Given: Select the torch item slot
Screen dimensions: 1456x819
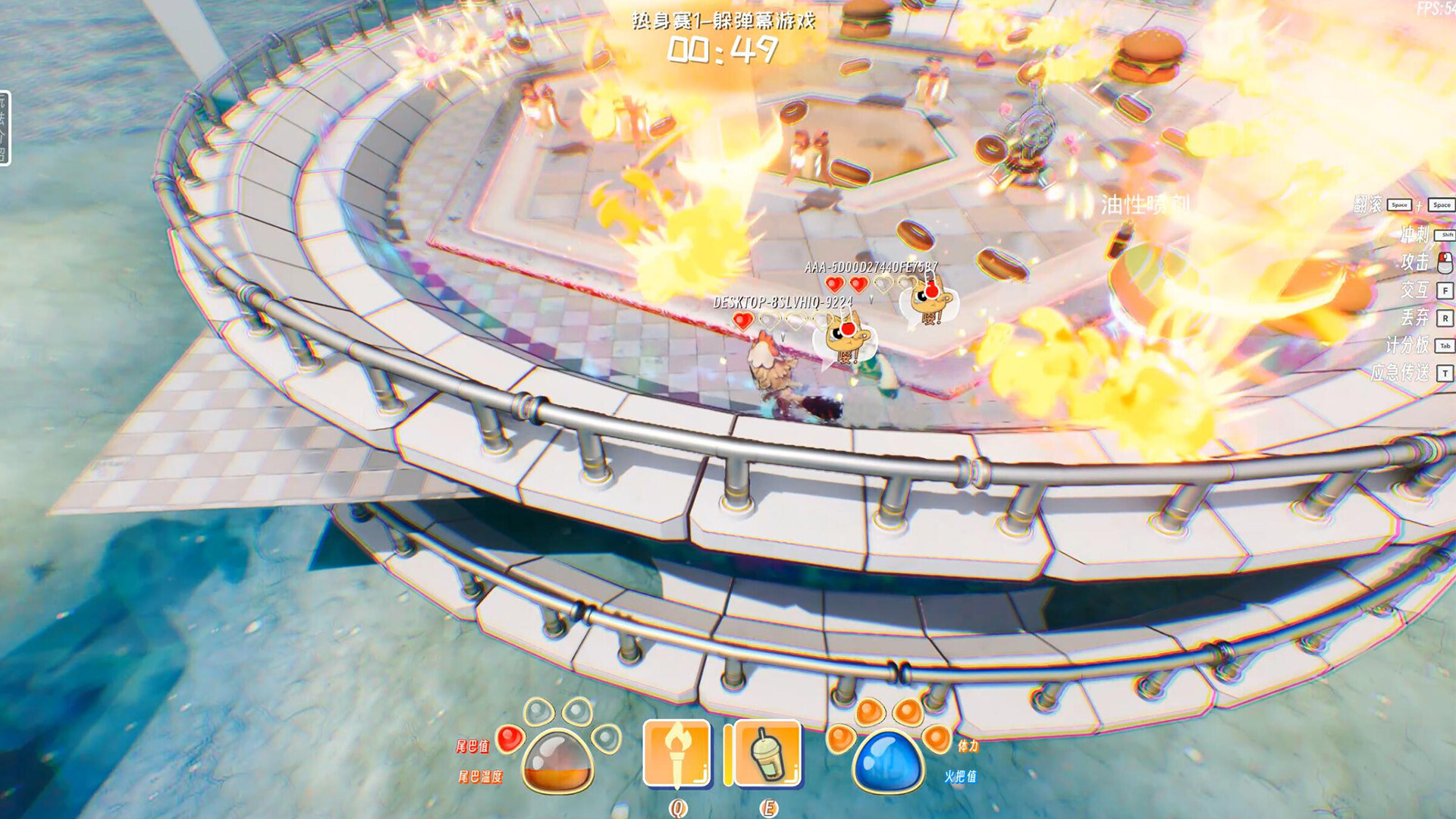Looking at the screenshot, I should pyautogui.click(x=677, y=754).
